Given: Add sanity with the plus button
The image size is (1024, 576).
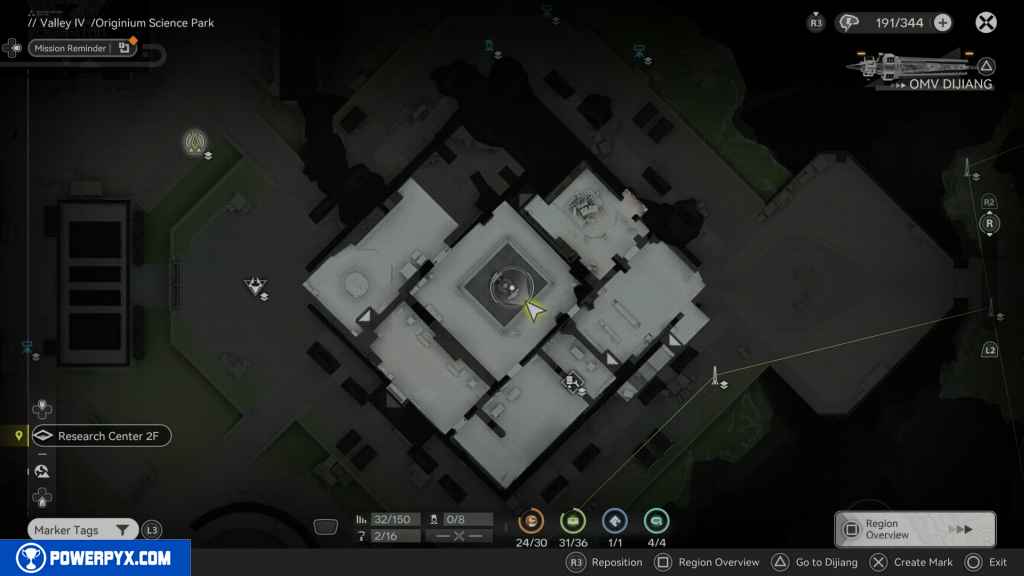Looking at the screenshot, I should coord(942,22).
